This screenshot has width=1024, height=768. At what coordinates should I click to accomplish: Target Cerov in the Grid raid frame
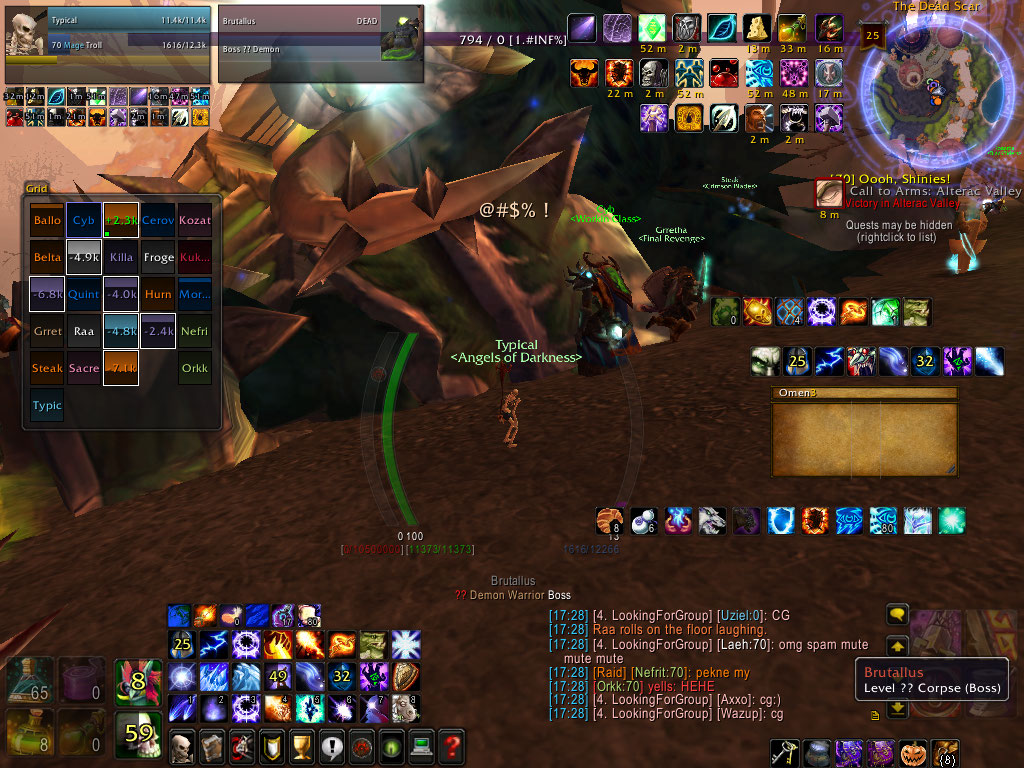pos(158,220)
